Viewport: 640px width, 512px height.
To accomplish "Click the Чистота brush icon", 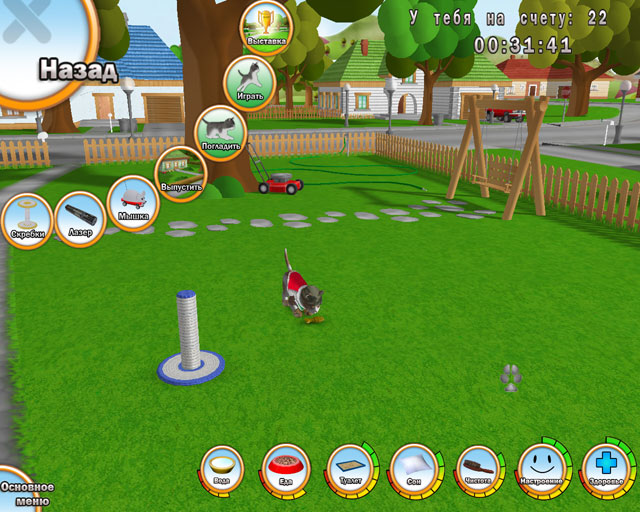I will click(477, 468).
